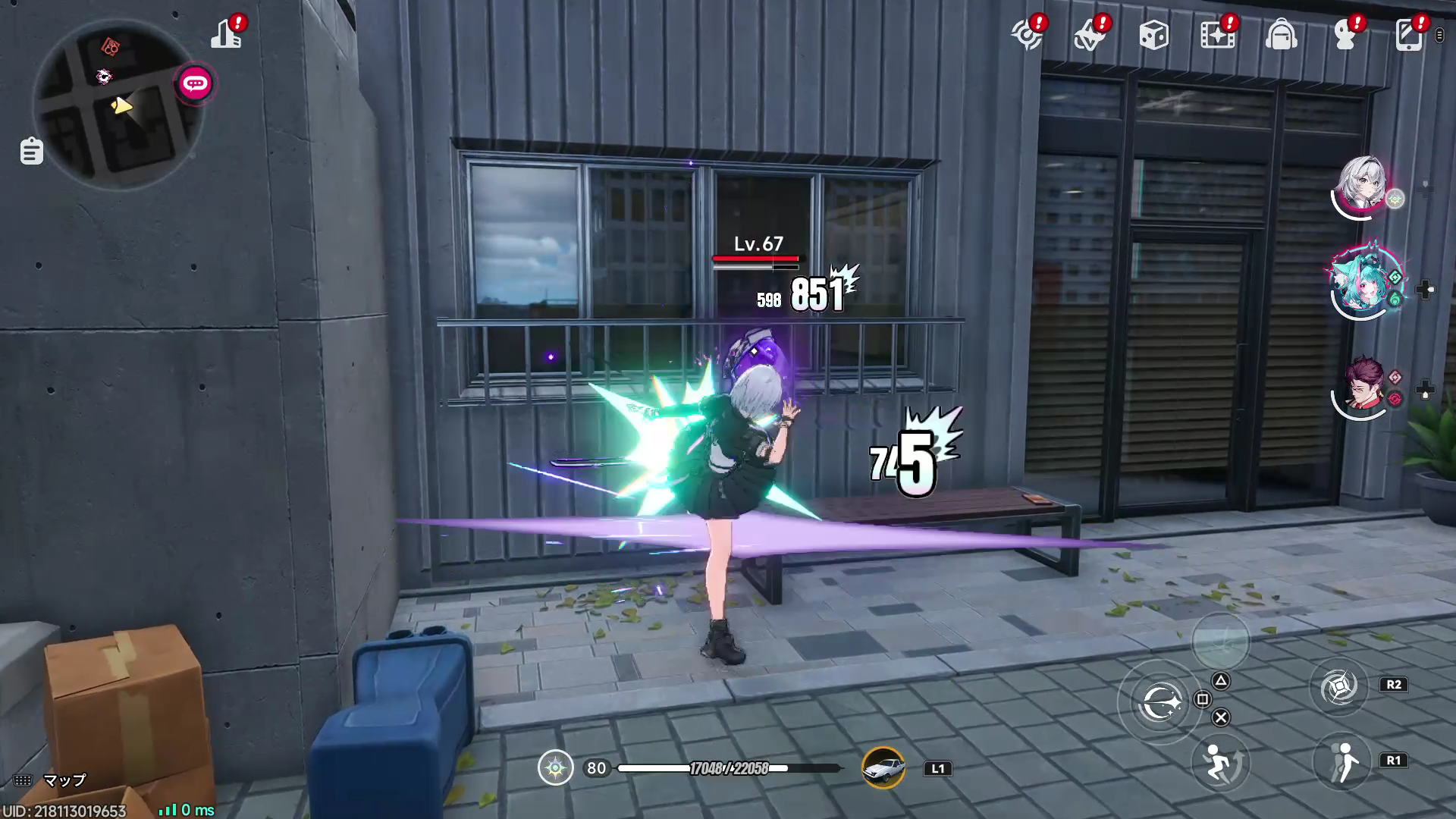
Task: Open the backpack inventory
Action: point(1281,36)
